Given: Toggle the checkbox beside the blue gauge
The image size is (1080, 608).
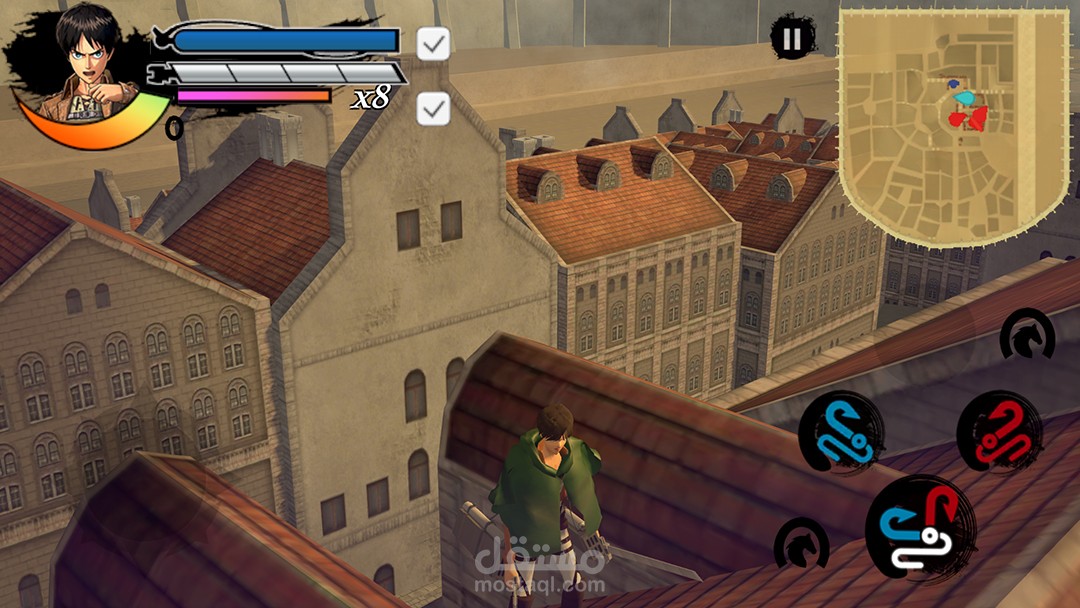Looking at the screenshot, I should coord(433,43).
